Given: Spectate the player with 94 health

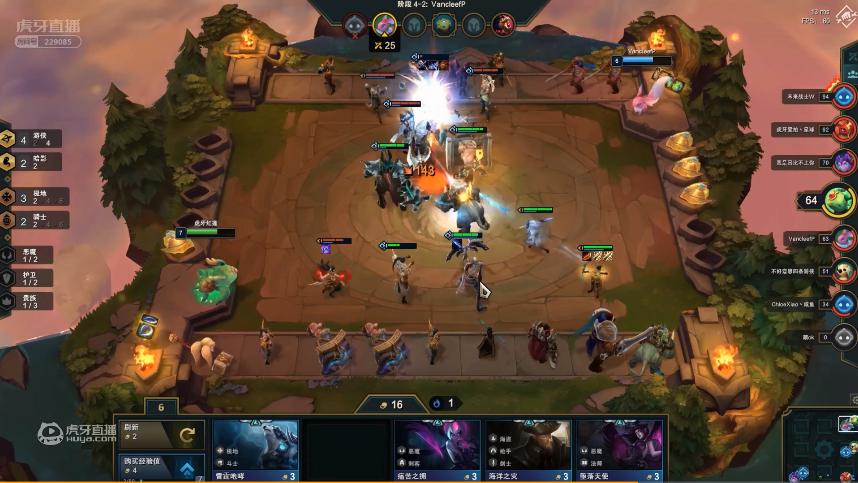Looking at the screenshot, I should pyautogui.click(x=844, y=97).
